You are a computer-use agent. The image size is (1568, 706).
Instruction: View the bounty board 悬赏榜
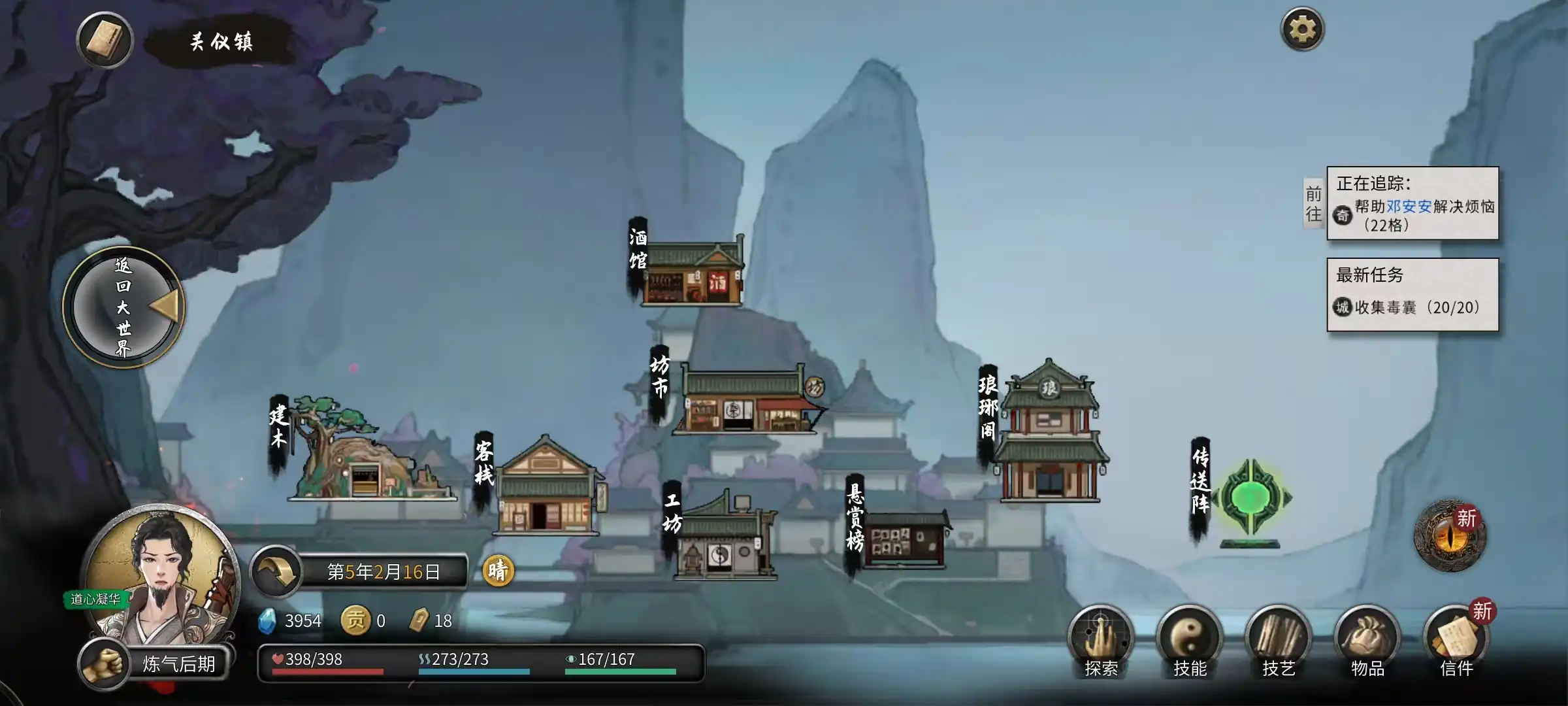pyautogui.click(x=904, y=539)
